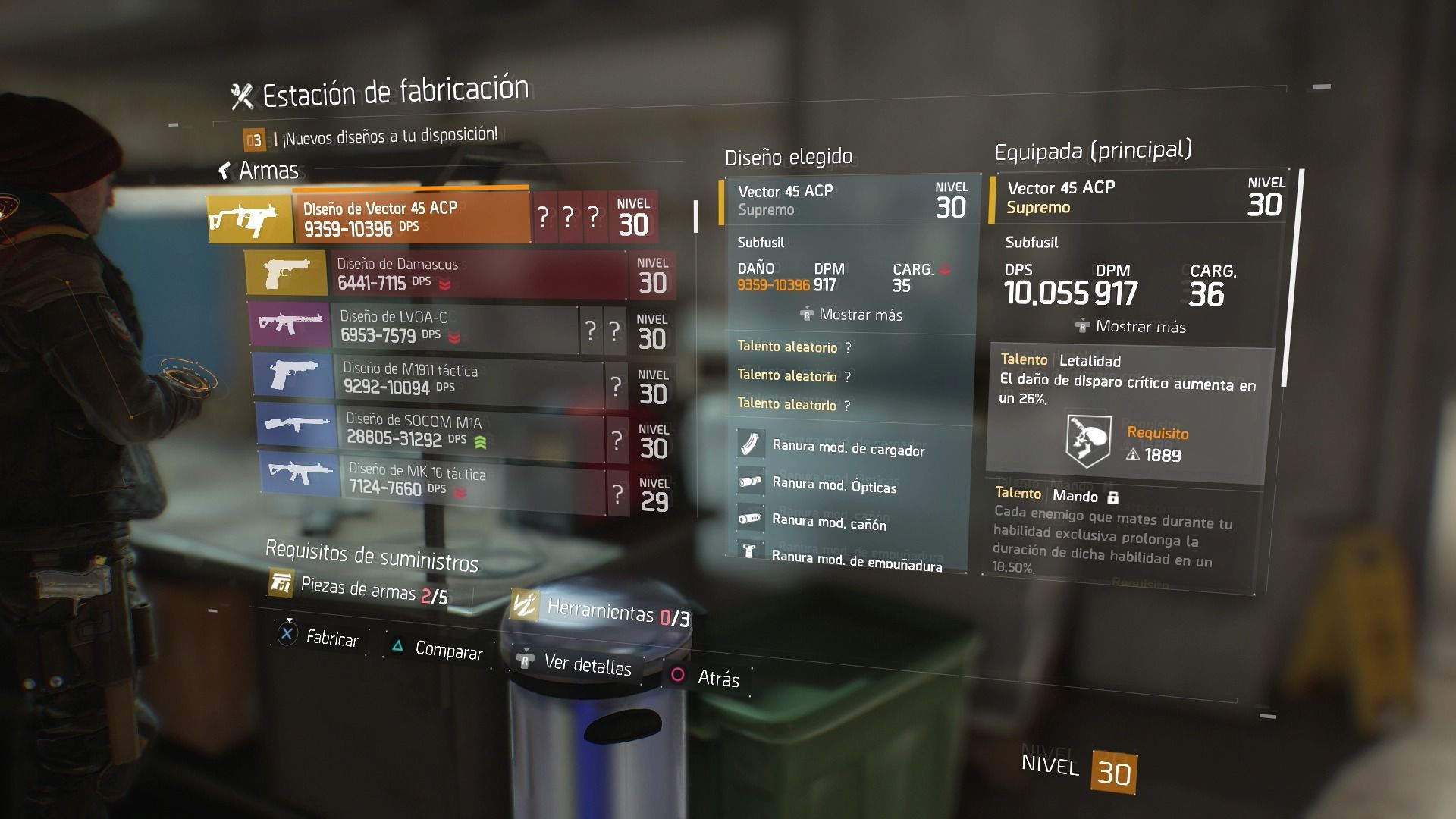Click the Ranura mod. de cargador slot

848,448
